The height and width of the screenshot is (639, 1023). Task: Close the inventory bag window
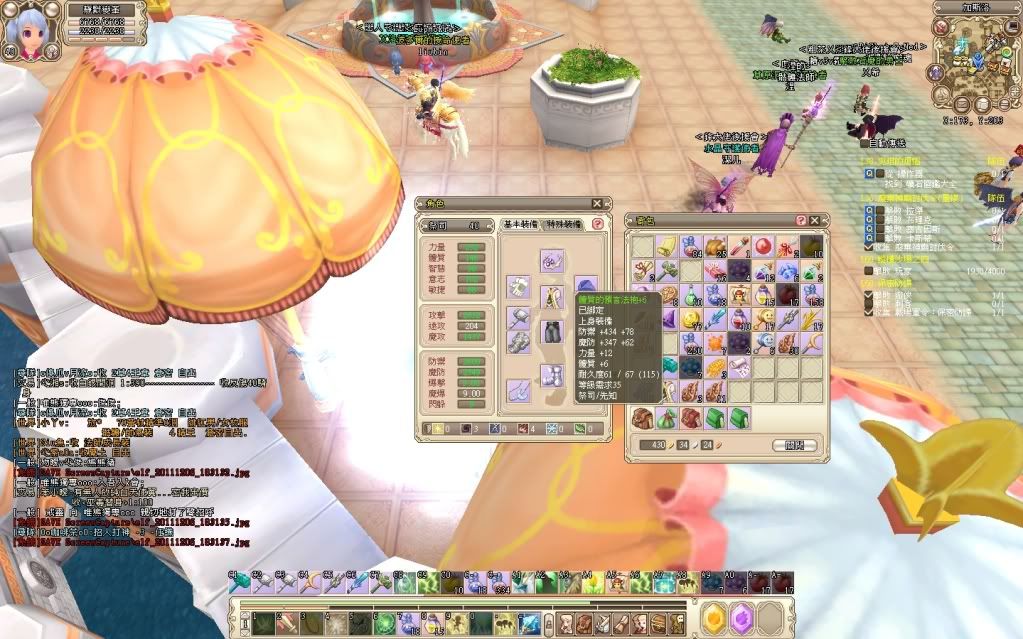coord(814,220)
